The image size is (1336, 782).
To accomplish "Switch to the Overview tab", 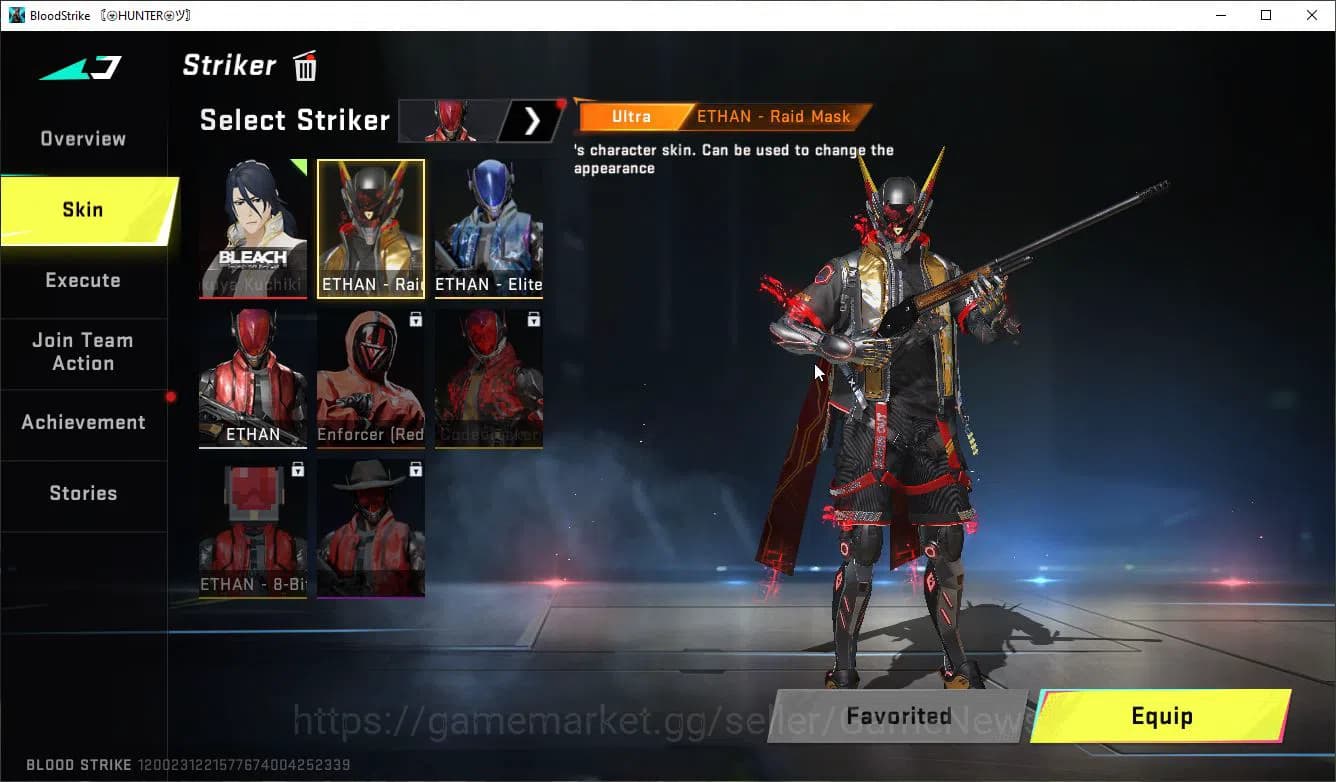I will coord(82,138).
